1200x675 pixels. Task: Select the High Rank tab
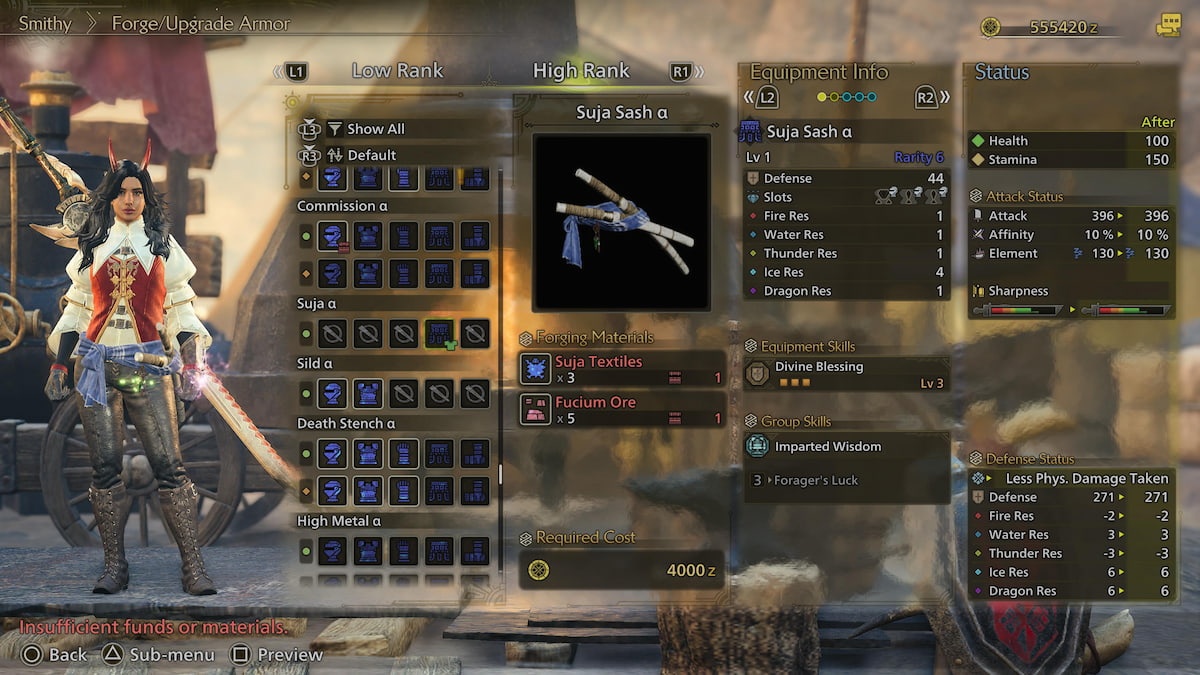[x=581, y=71]
